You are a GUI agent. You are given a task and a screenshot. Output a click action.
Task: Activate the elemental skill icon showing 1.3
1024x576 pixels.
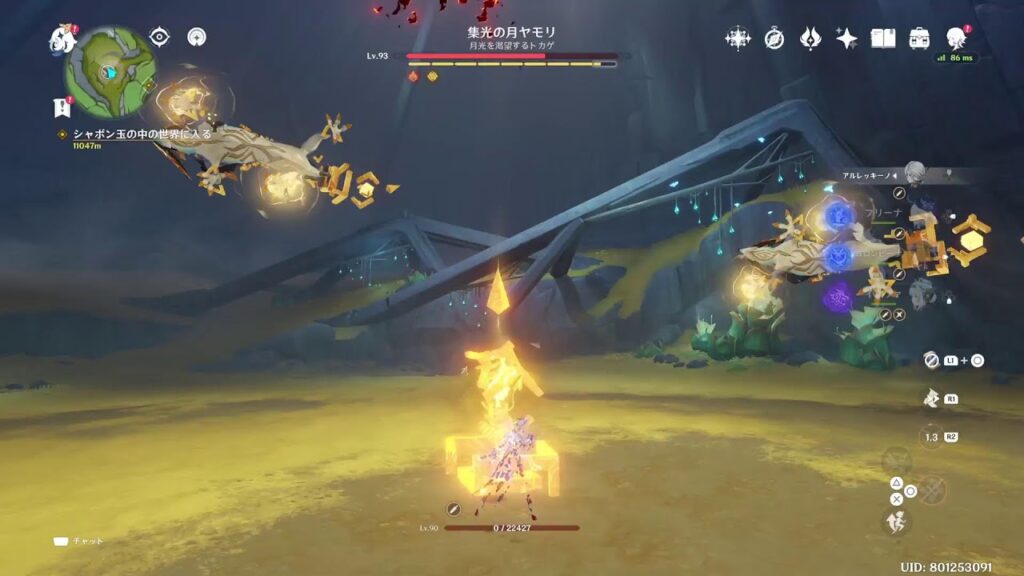[x=931, y=437]
